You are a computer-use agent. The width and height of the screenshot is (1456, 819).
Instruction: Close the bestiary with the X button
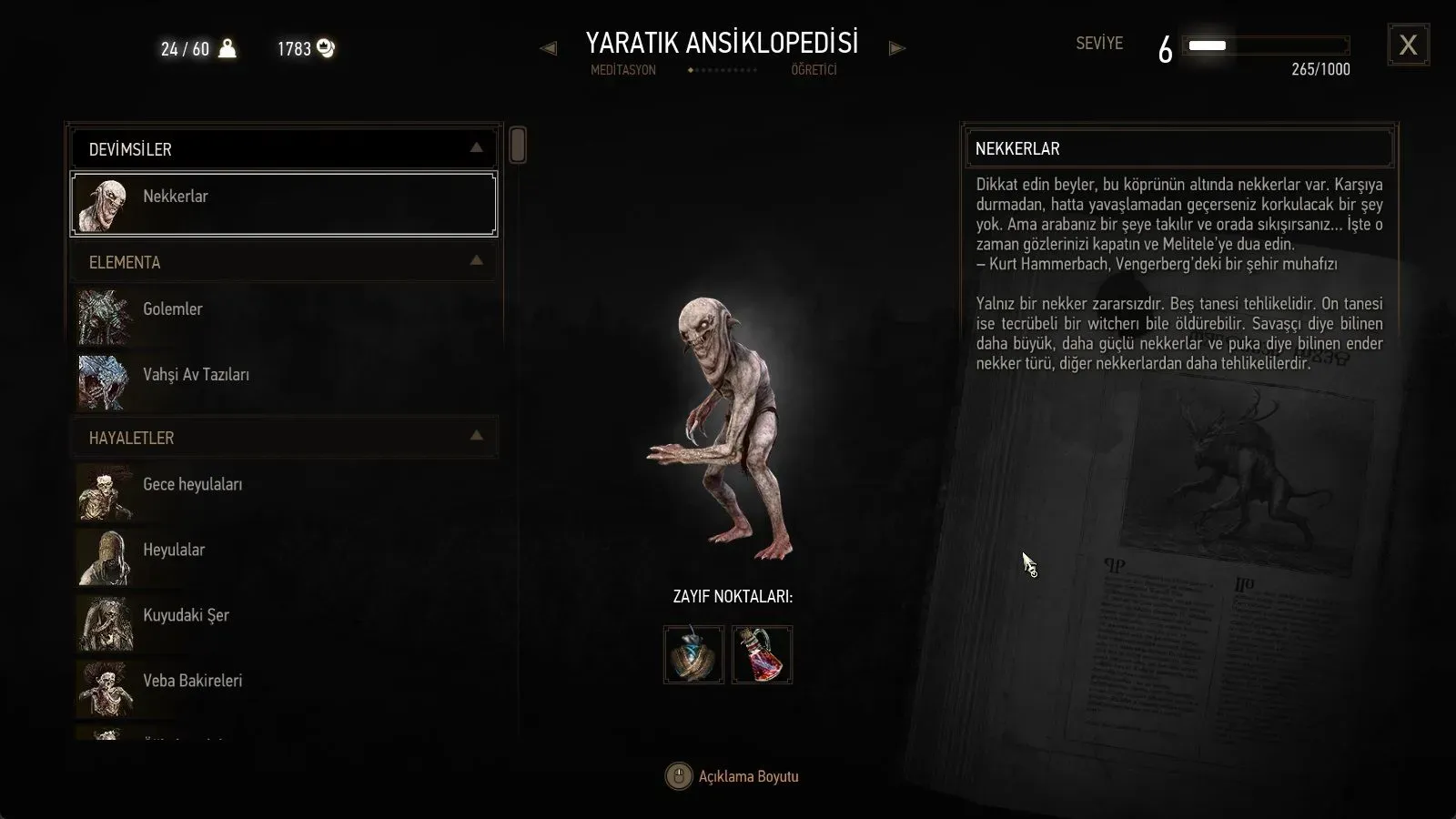1408,45
